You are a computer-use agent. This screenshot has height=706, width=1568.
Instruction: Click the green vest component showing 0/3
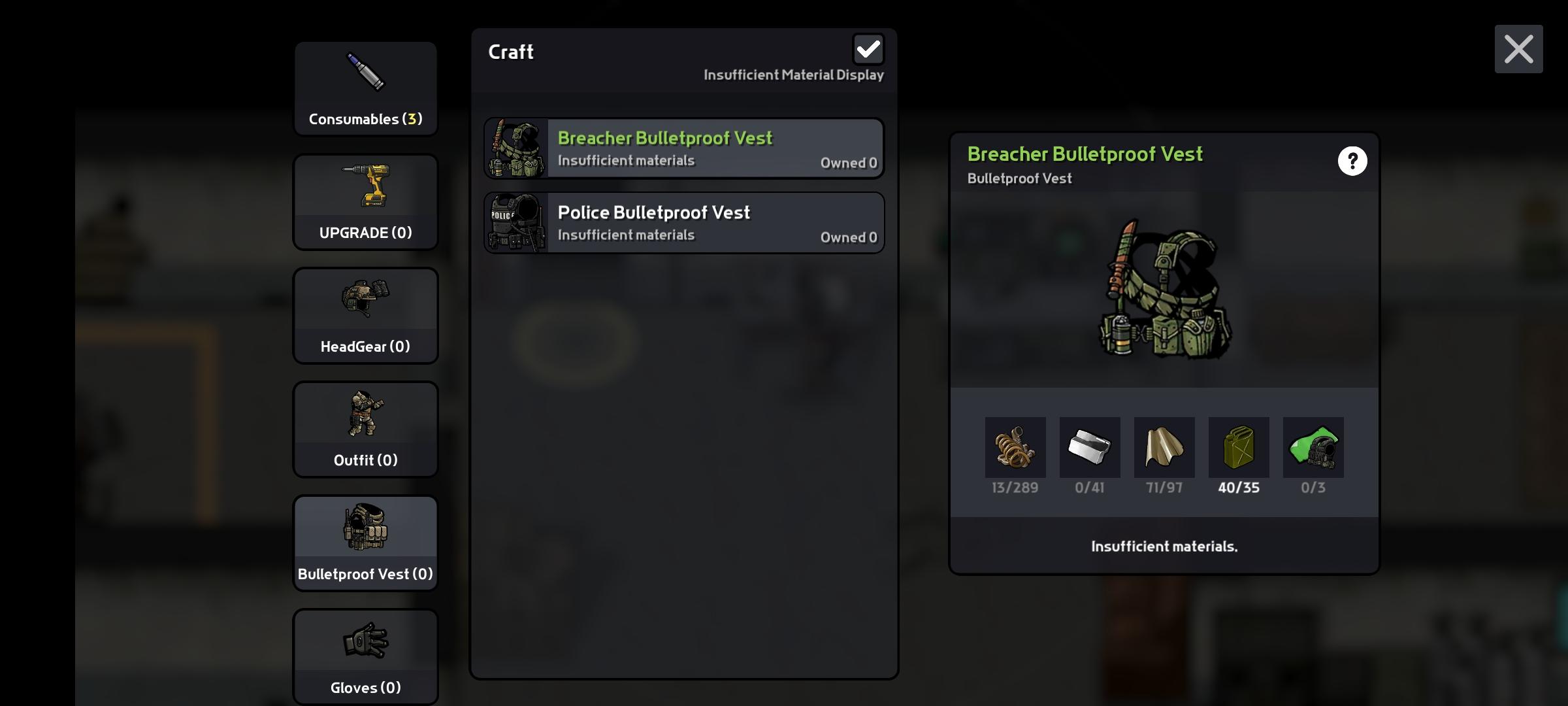[x=1313, y=448]
